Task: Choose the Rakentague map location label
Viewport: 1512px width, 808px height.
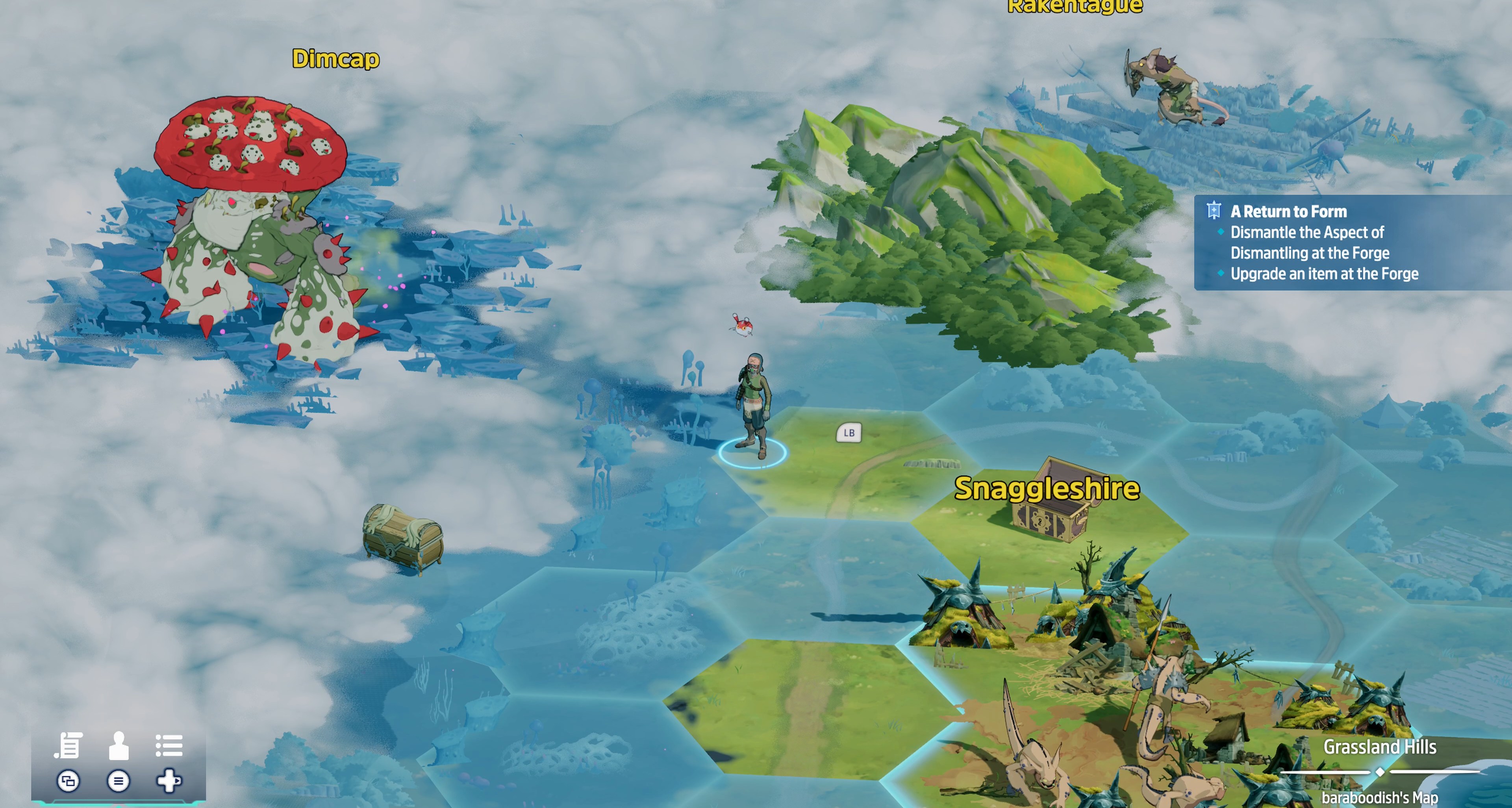Action: 1075,6
